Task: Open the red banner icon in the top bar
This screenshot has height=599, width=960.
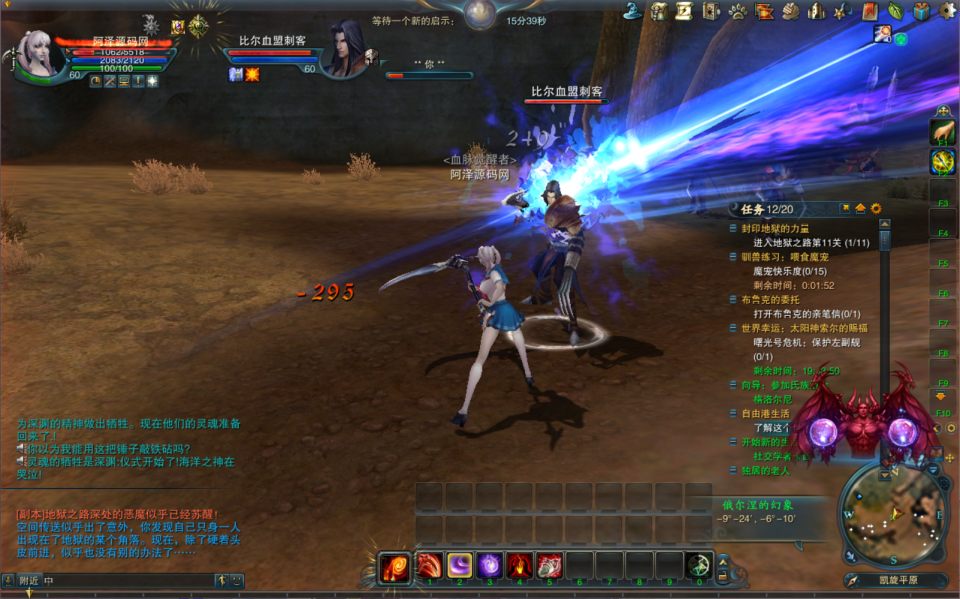Action: point(869,11)
